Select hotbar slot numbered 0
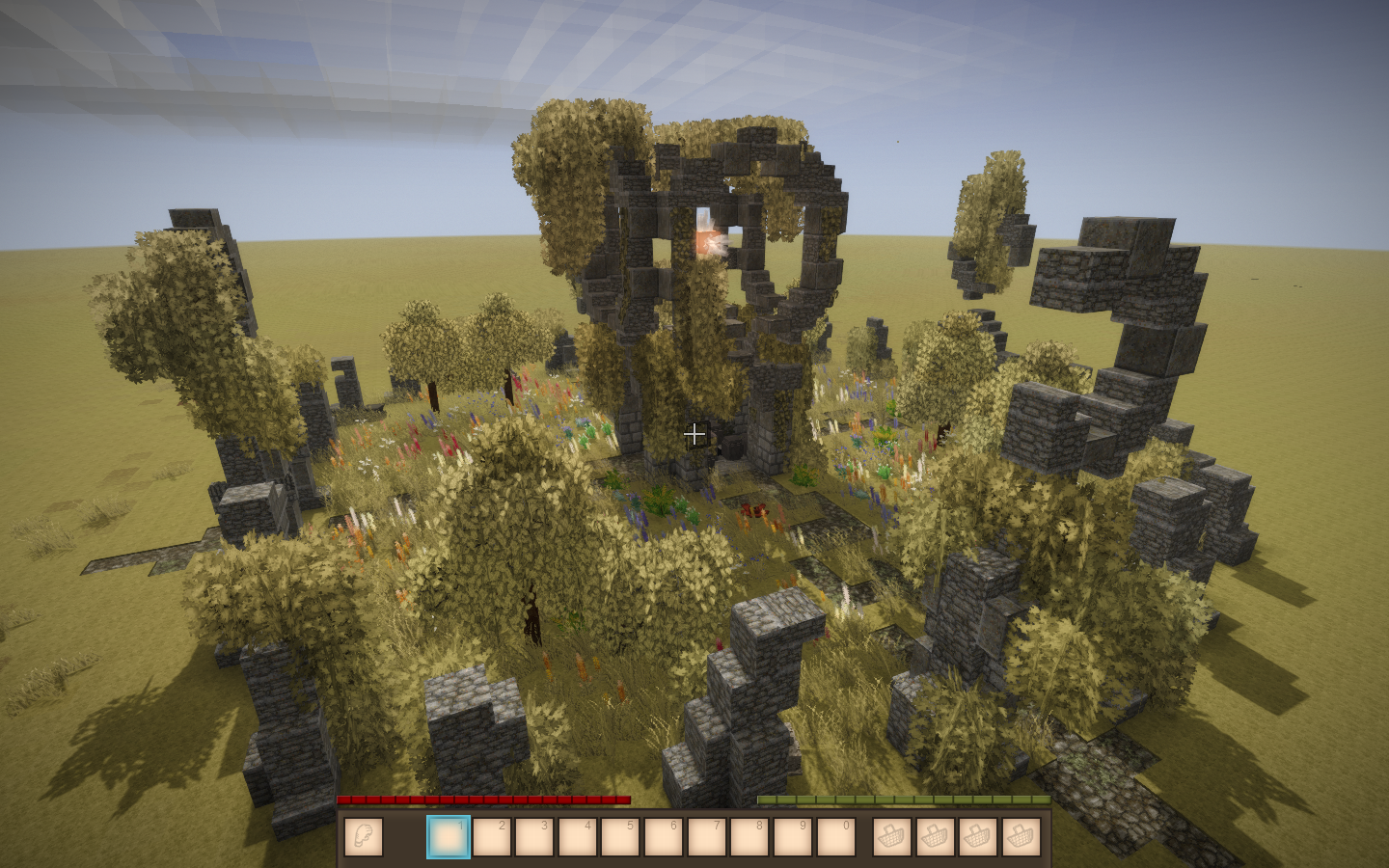 (x=835, y=837)
